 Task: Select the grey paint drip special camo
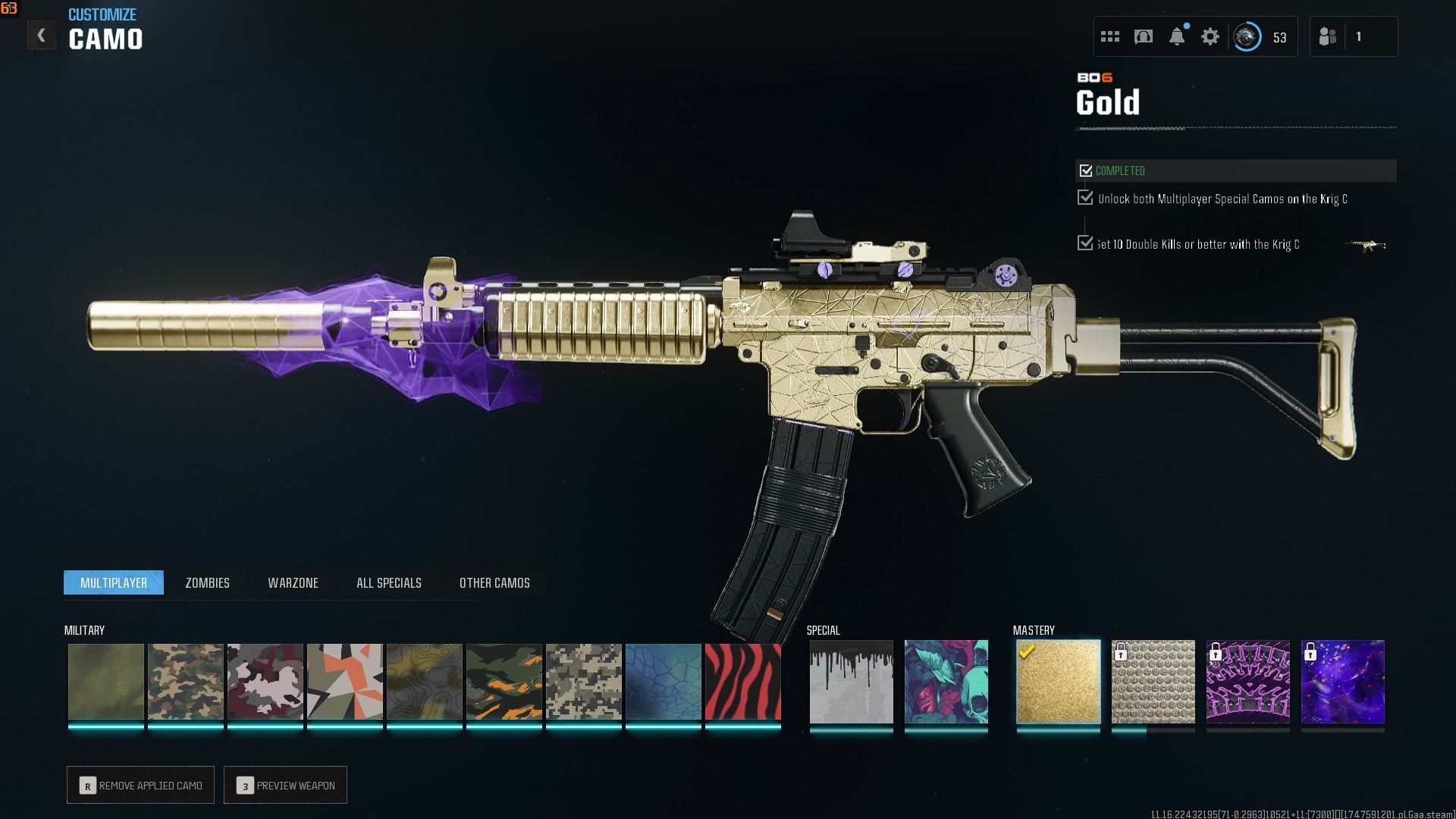tap(851, 682)
